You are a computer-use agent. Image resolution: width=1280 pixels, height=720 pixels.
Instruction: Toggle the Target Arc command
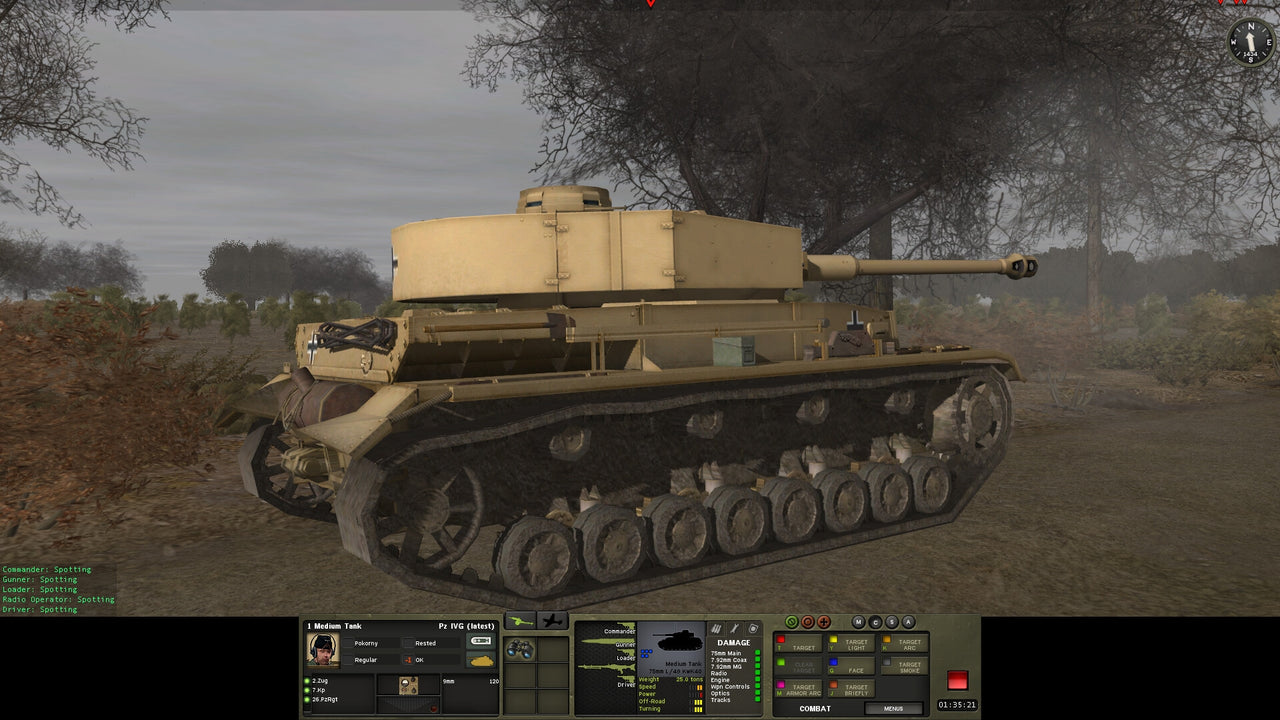tap(905, 644)
